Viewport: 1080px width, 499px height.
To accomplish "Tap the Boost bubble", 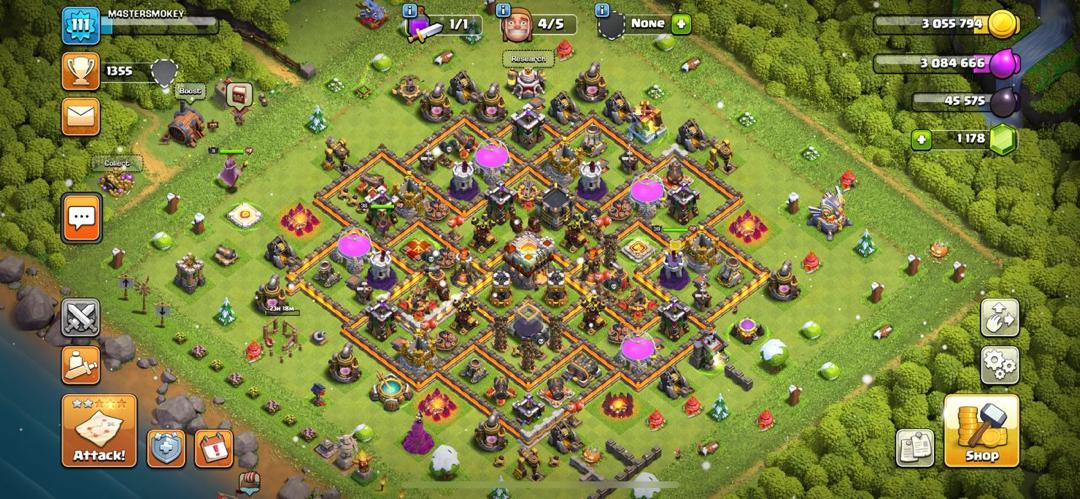I will click(x=189, y=91).
